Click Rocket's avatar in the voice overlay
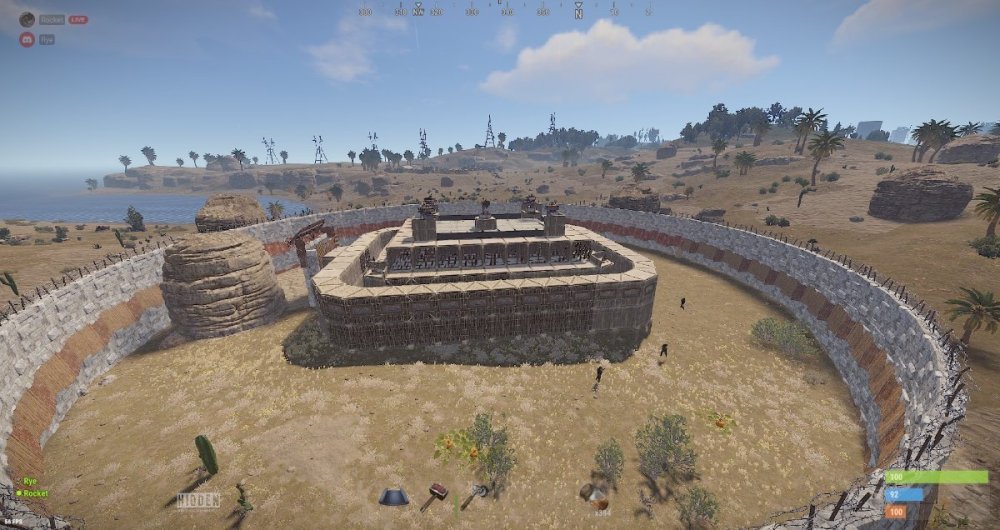This screenshot has height=530, width=1000. pos(27,19)
